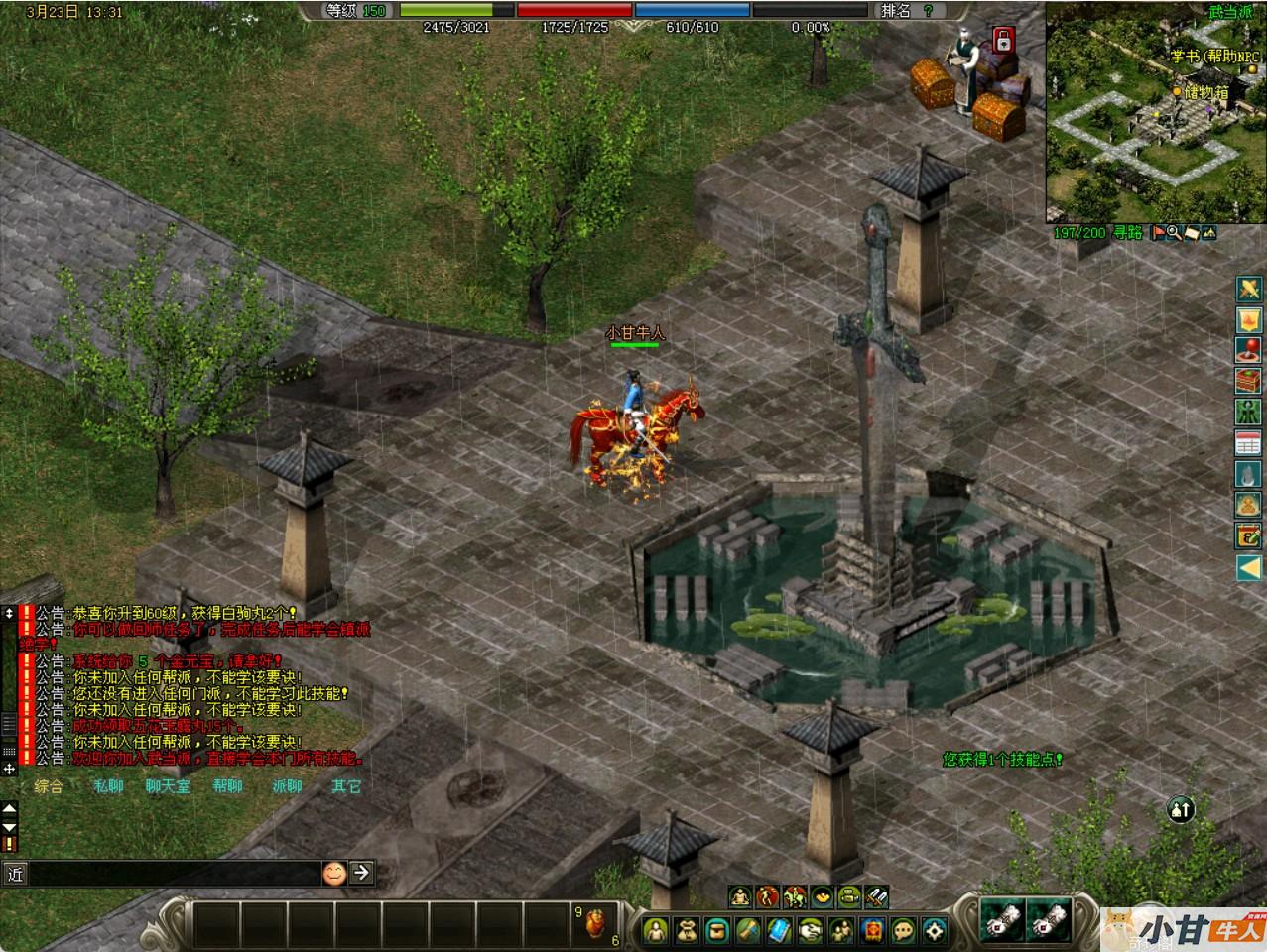Open the smiley emoji picker
The height and width of the screenshot is (952, 1267).
coord(335,873)
